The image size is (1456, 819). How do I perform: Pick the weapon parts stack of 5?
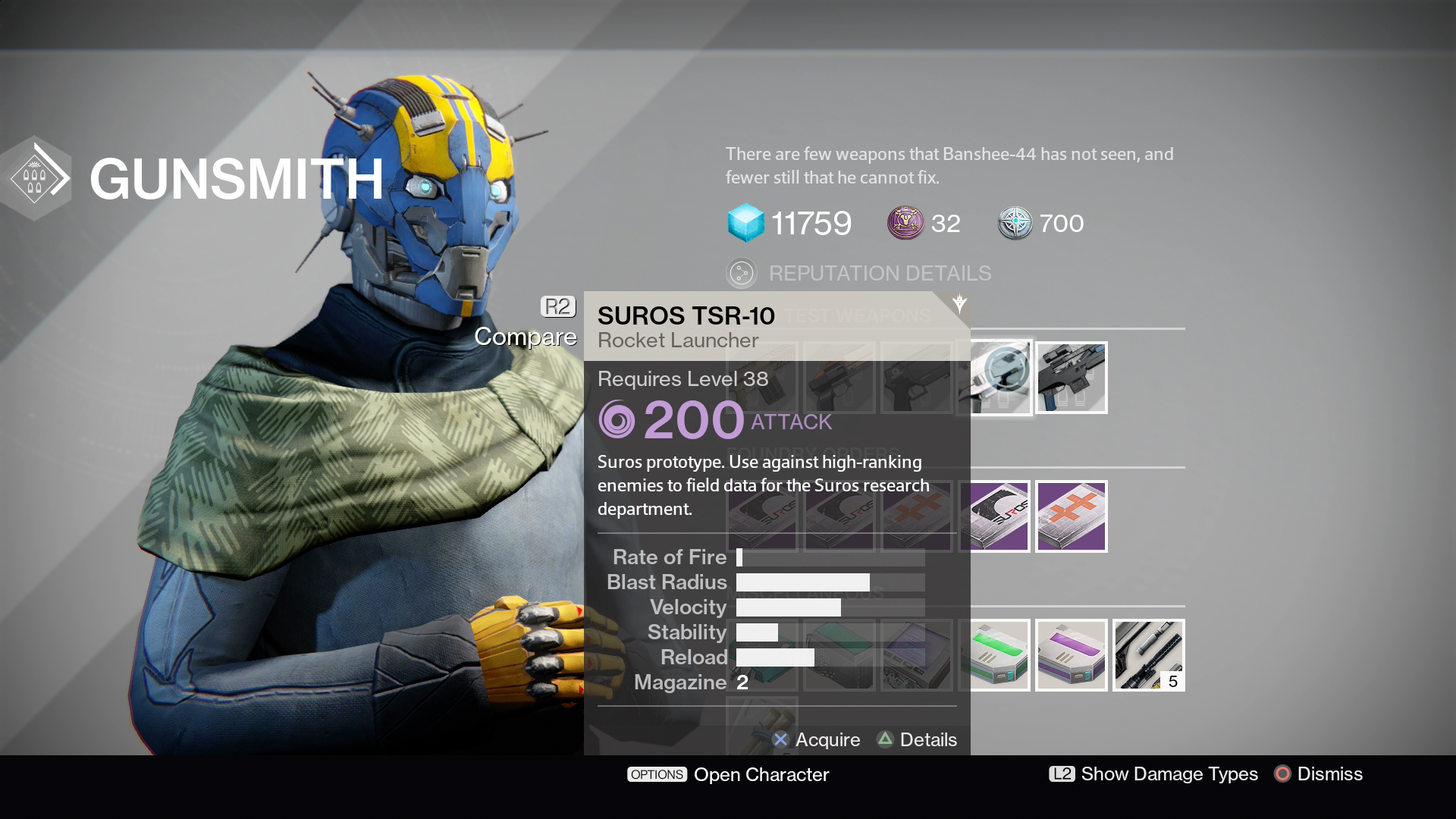coord(1148,655)
